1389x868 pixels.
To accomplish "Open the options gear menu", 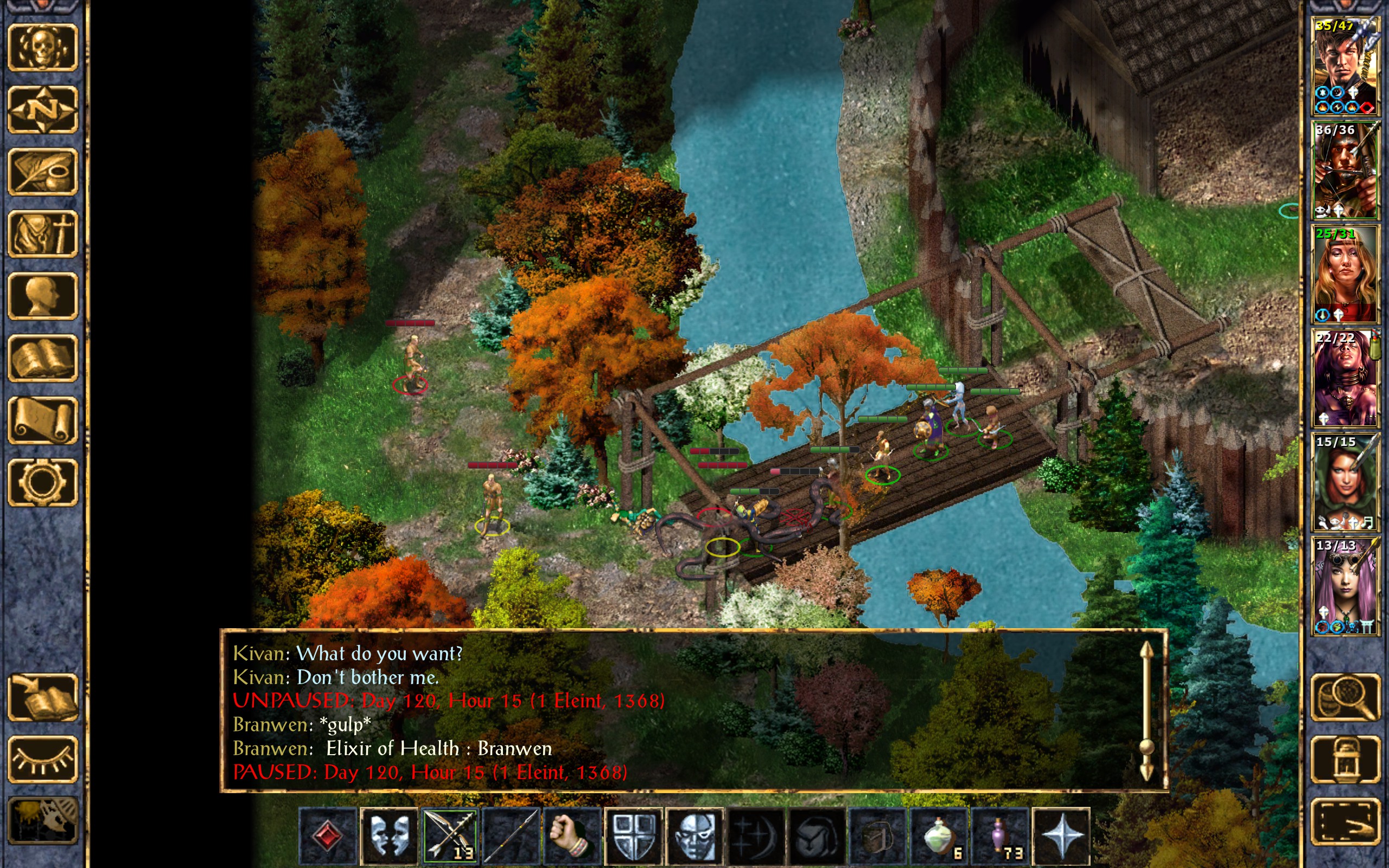I will click(42, 481).
